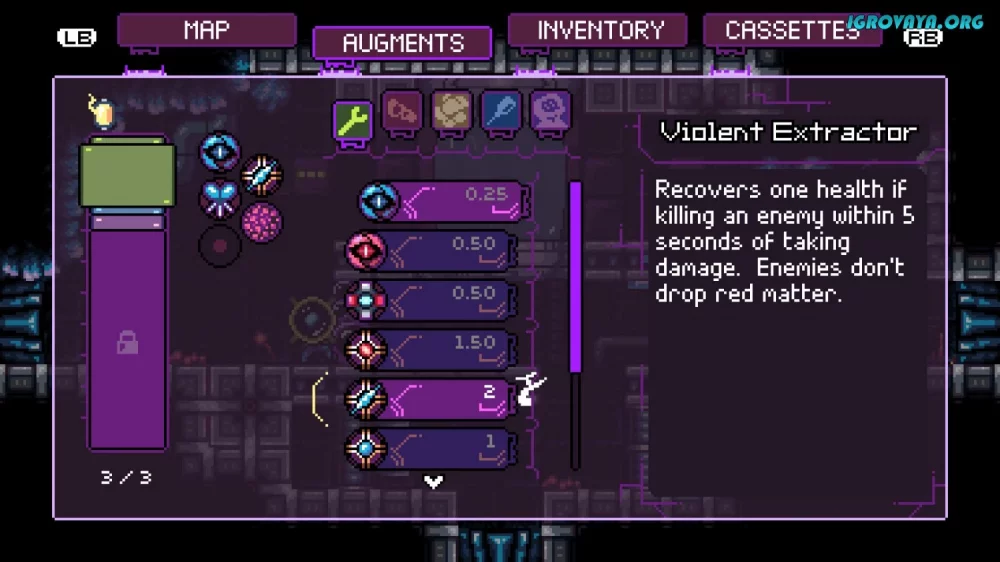The image size is (1000, 562).
Task: Choose the cross-shaped augment costing 0.50
Action: click(431, 300)
